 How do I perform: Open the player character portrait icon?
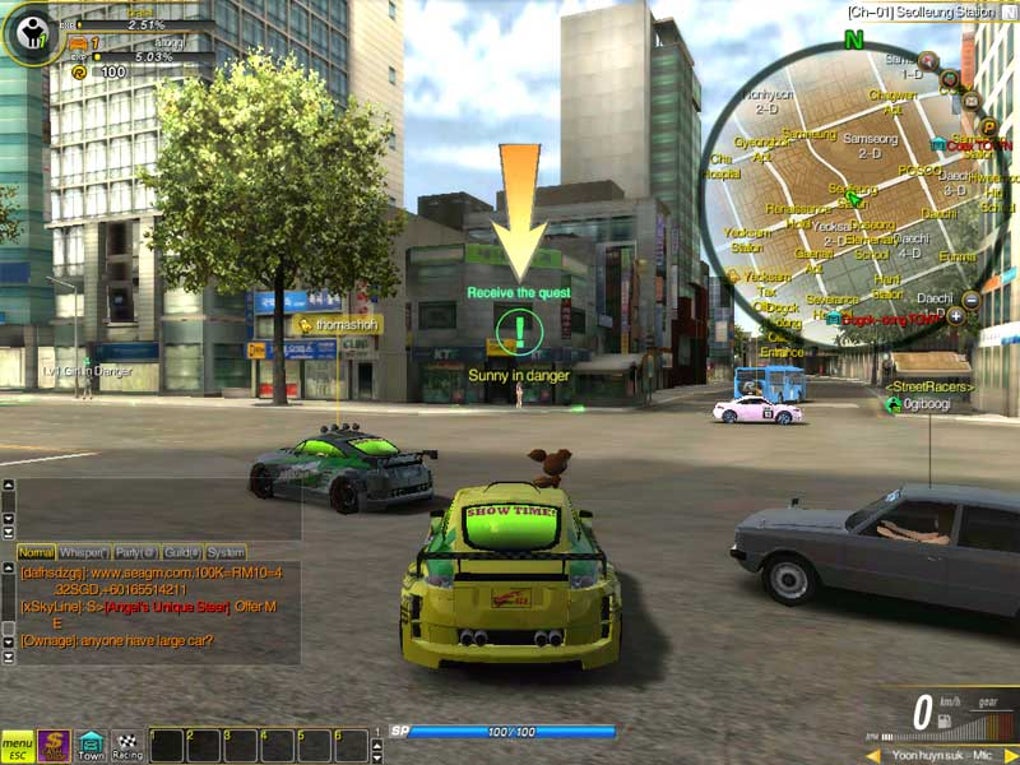point(33,35)
